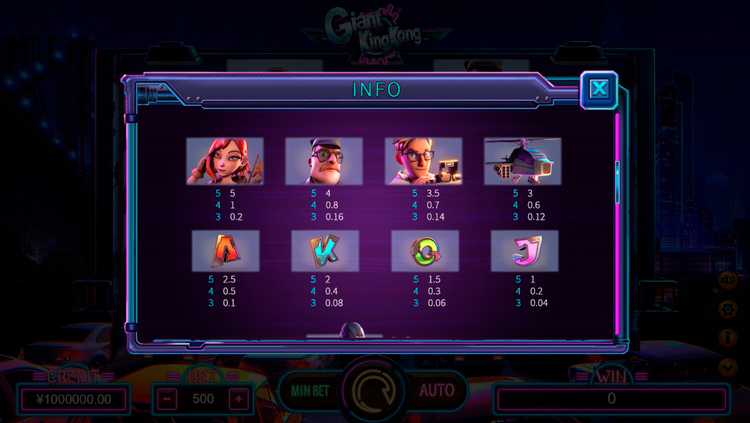Toggle sound with the speaker icon
Image resolution: width=750 pixels, height=423 pixels.
click(728, 281)
